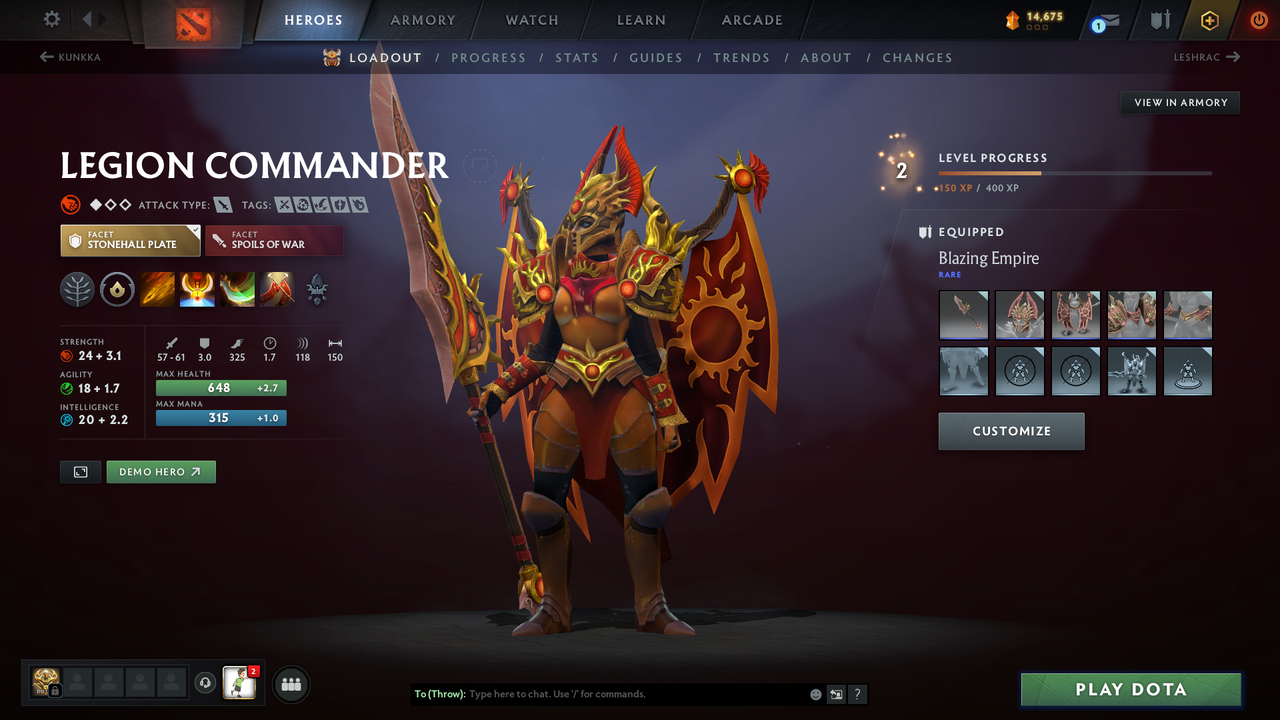The image size is (1280, 720).
Task: Select the Blazing Empire weapon thumbnail
Action: (x=963, y=315)
